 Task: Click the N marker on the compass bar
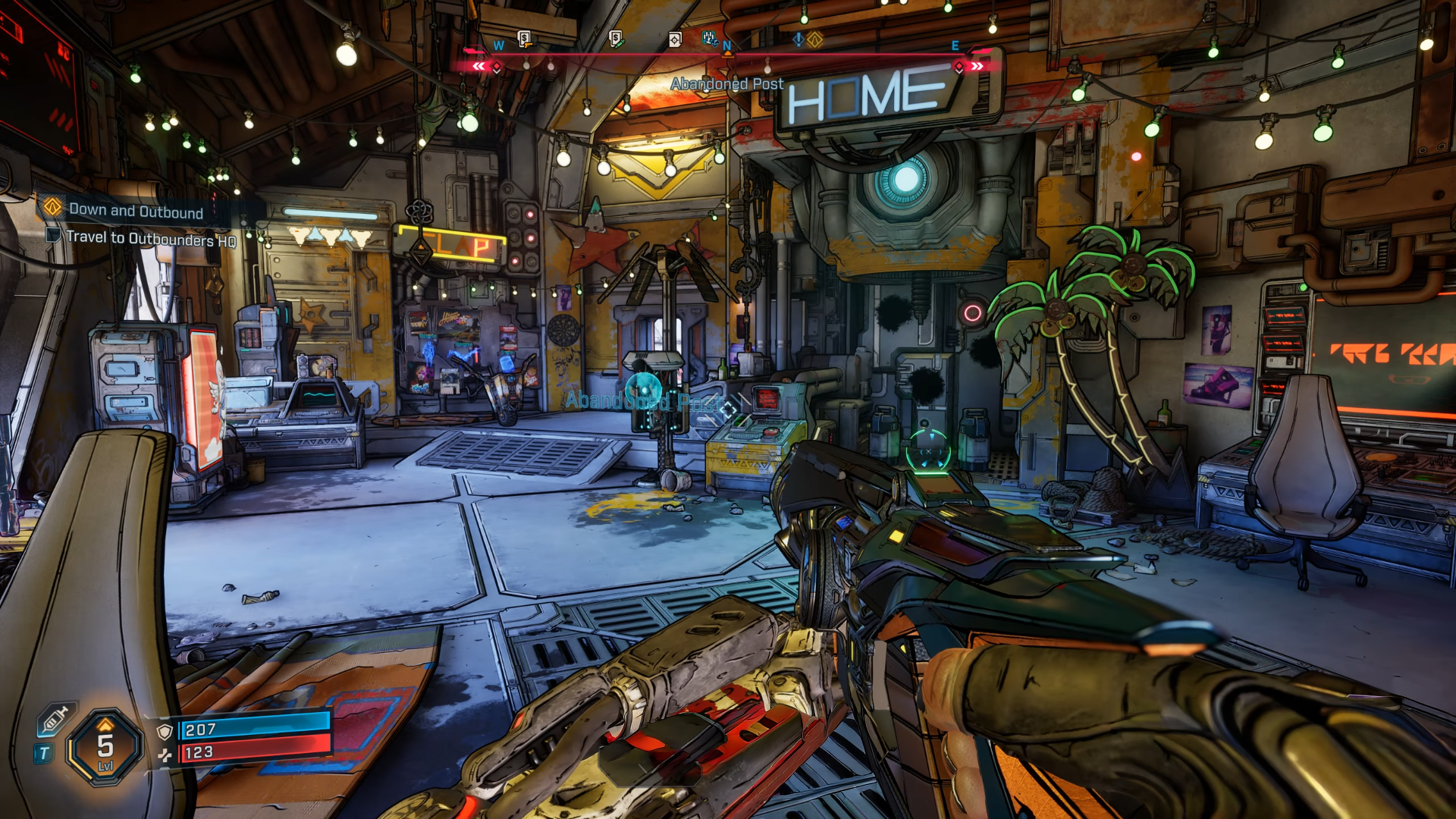726,45
